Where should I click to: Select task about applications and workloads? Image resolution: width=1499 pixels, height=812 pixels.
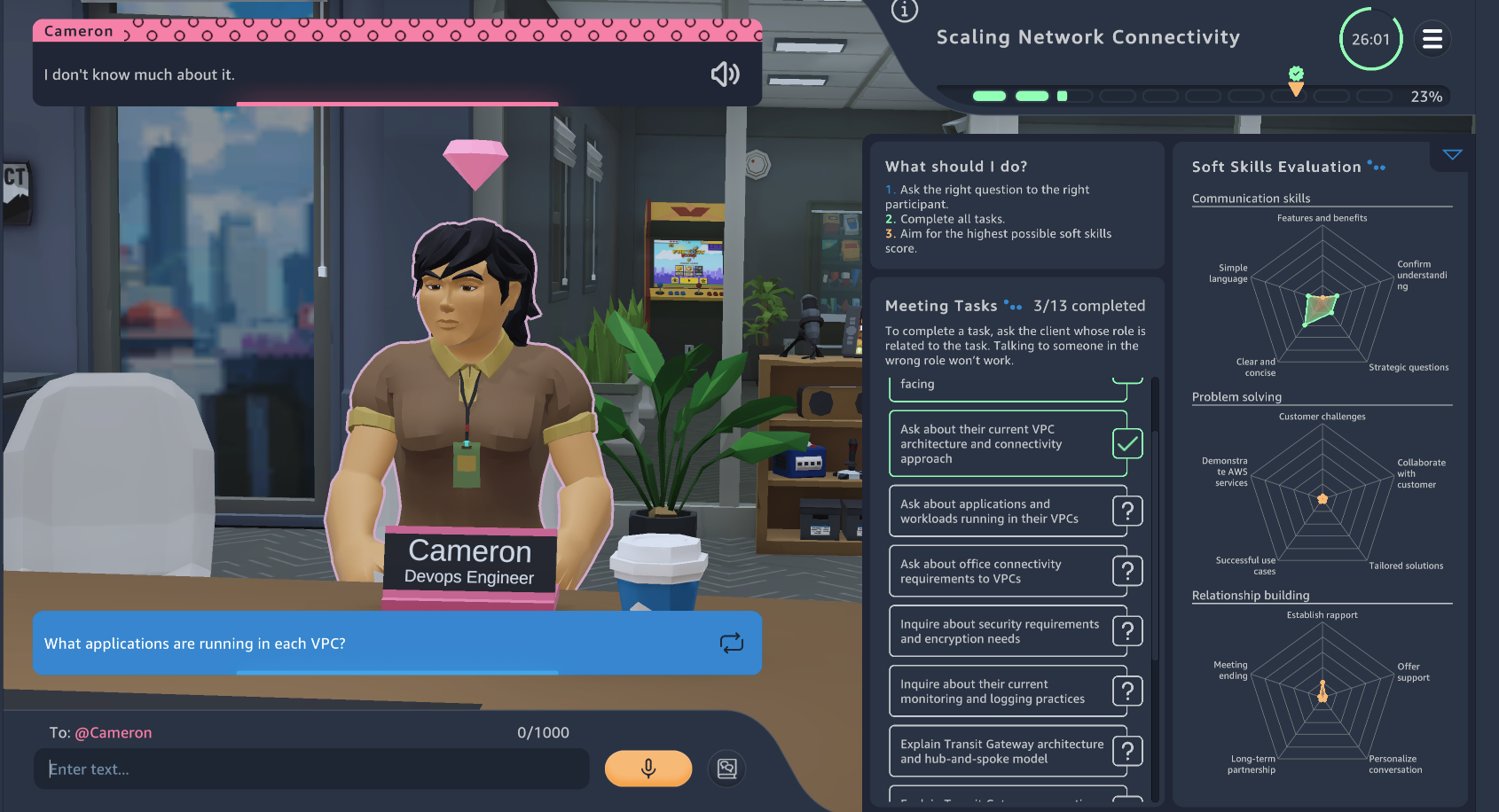1002,511
